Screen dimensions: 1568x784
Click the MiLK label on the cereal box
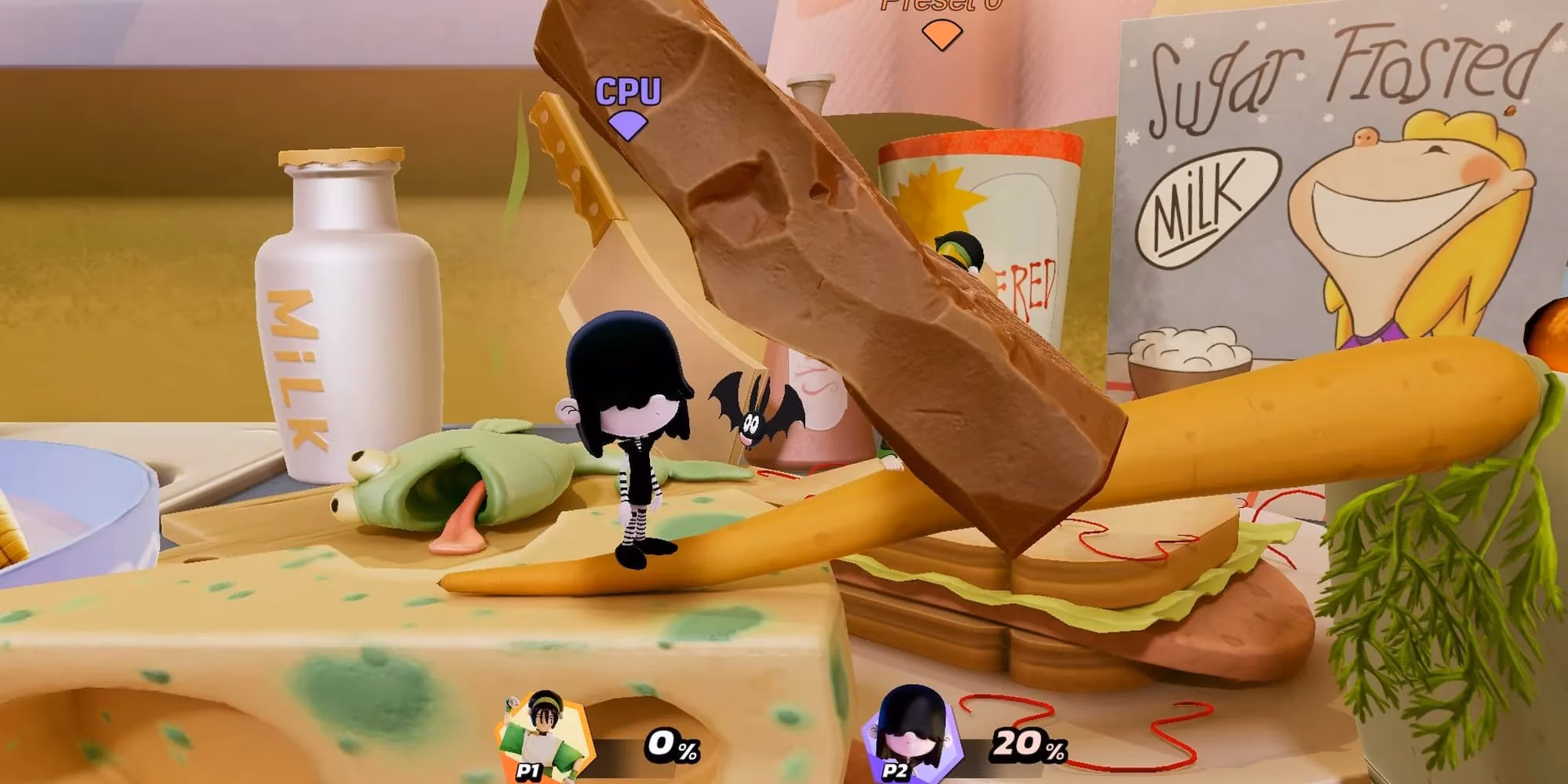click(x=1207, y=205)
